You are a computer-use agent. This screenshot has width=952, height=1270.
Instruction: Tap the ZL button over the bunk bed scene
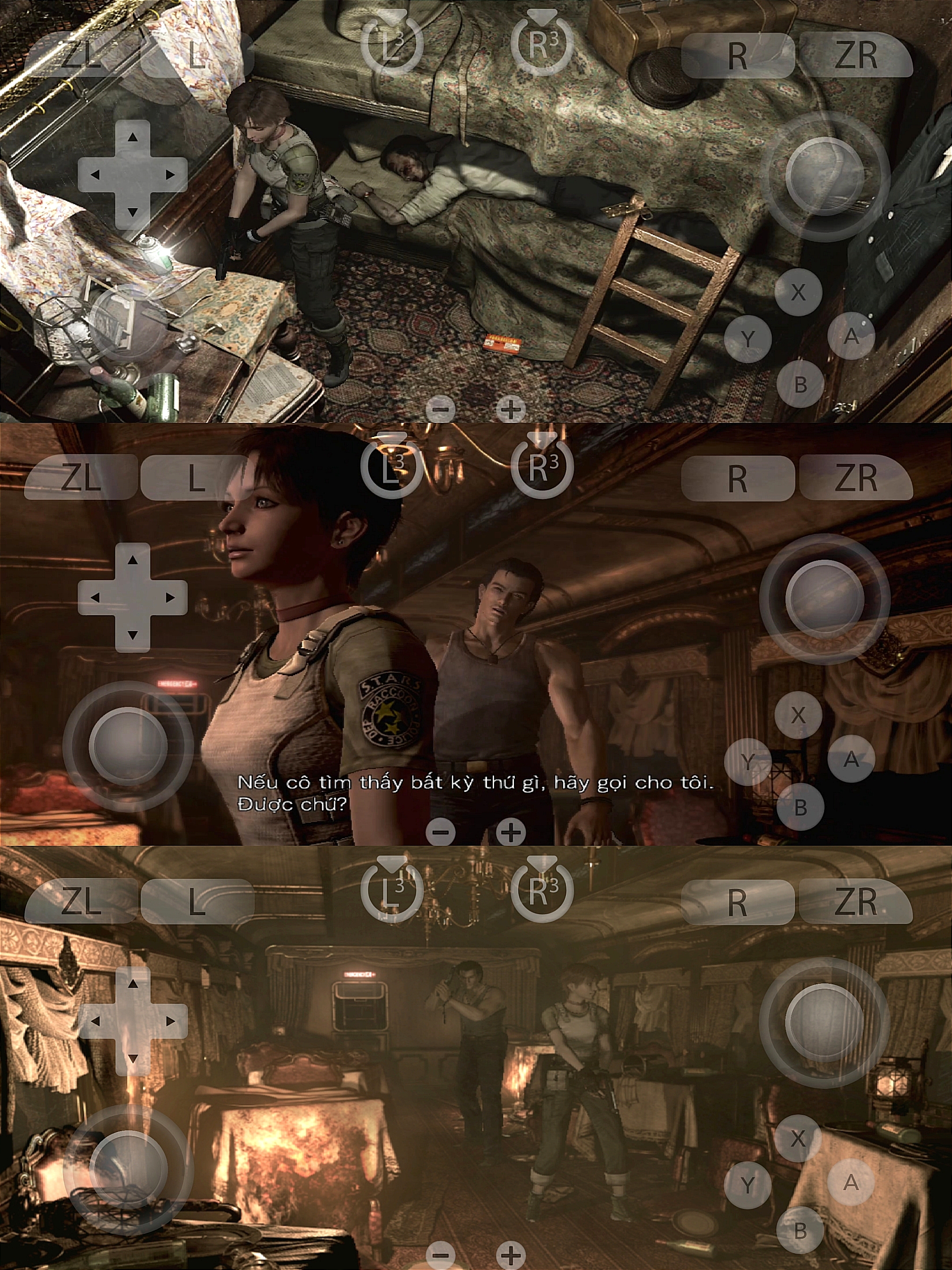(x=80, y=55)
